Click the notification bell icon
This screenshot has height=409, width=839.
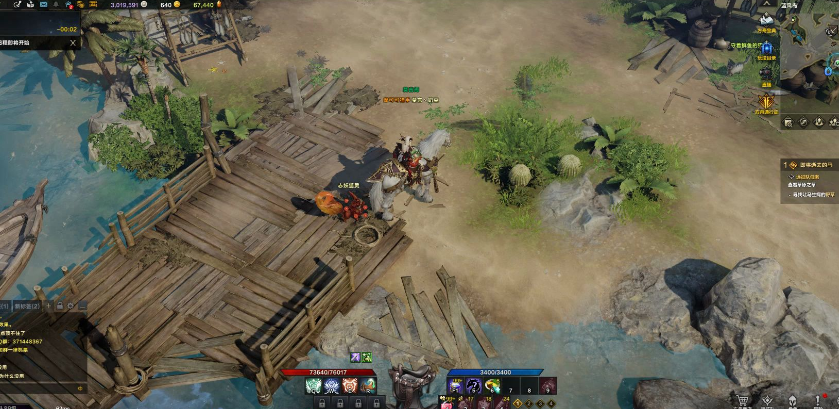[56, 5]
